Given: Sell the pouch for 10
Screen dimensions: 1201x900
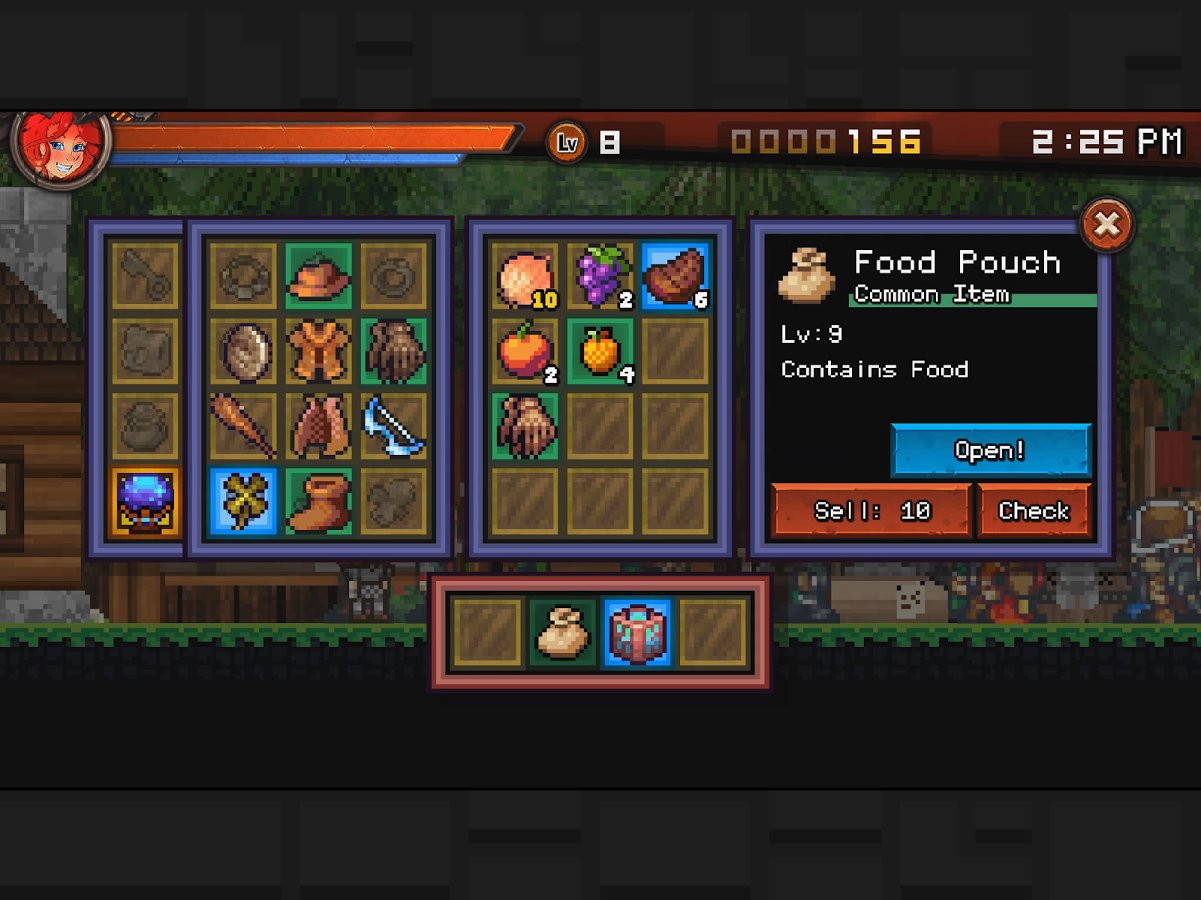Looking at the screenshot, I should point(871,511).
